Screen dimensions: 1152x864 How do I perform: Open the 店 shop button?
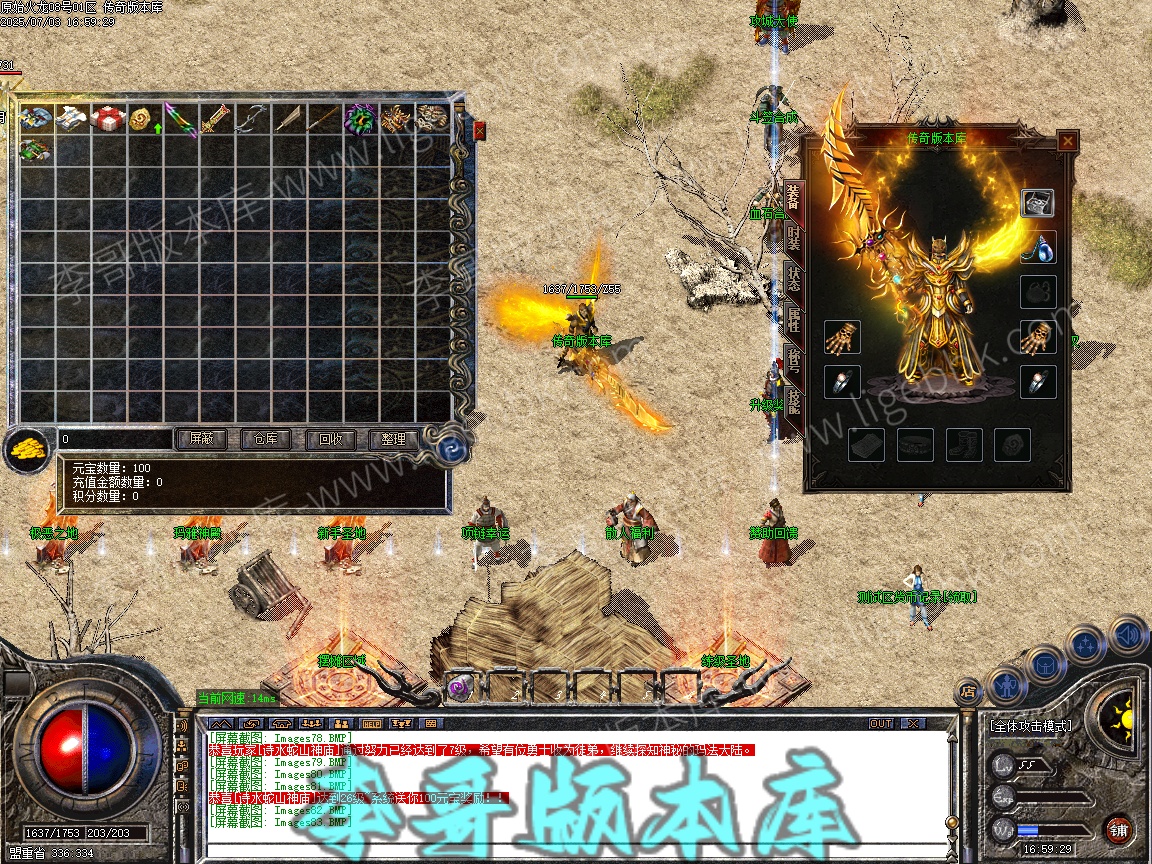coord(968,690)
